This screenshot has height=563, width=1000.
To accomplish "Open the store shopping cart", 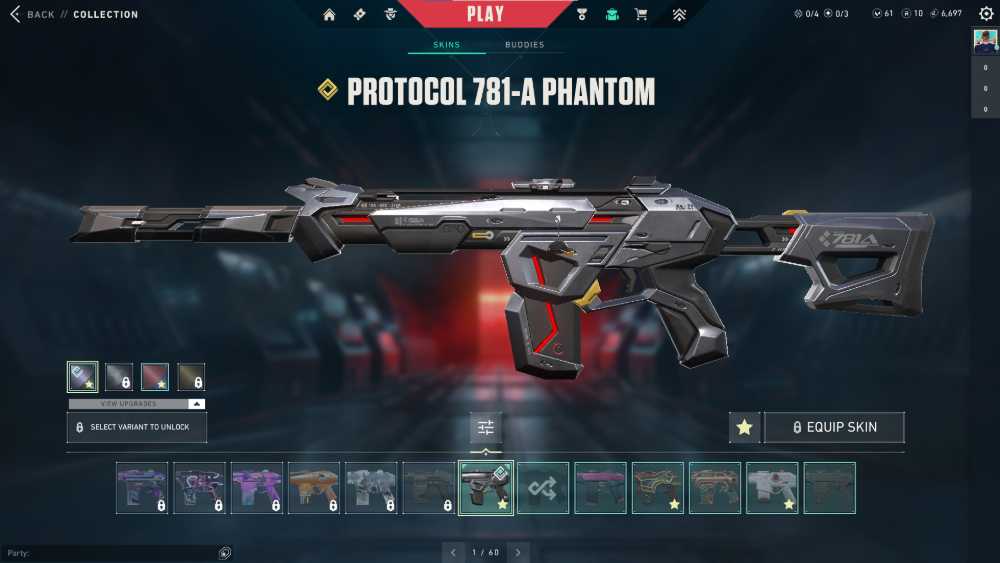I will (x=642, y=15).
